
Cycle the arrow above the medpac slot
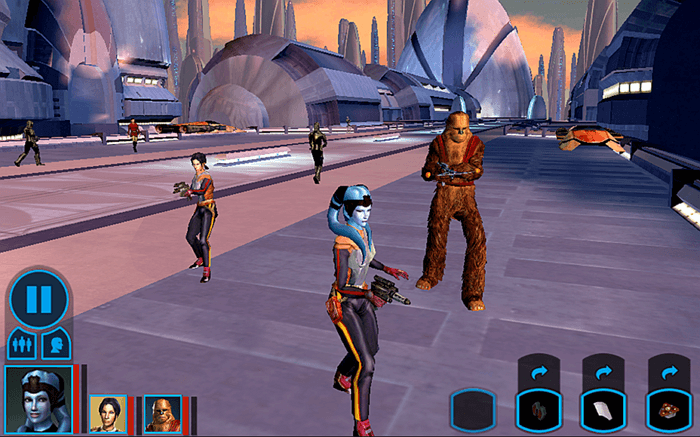click(538, 370)
